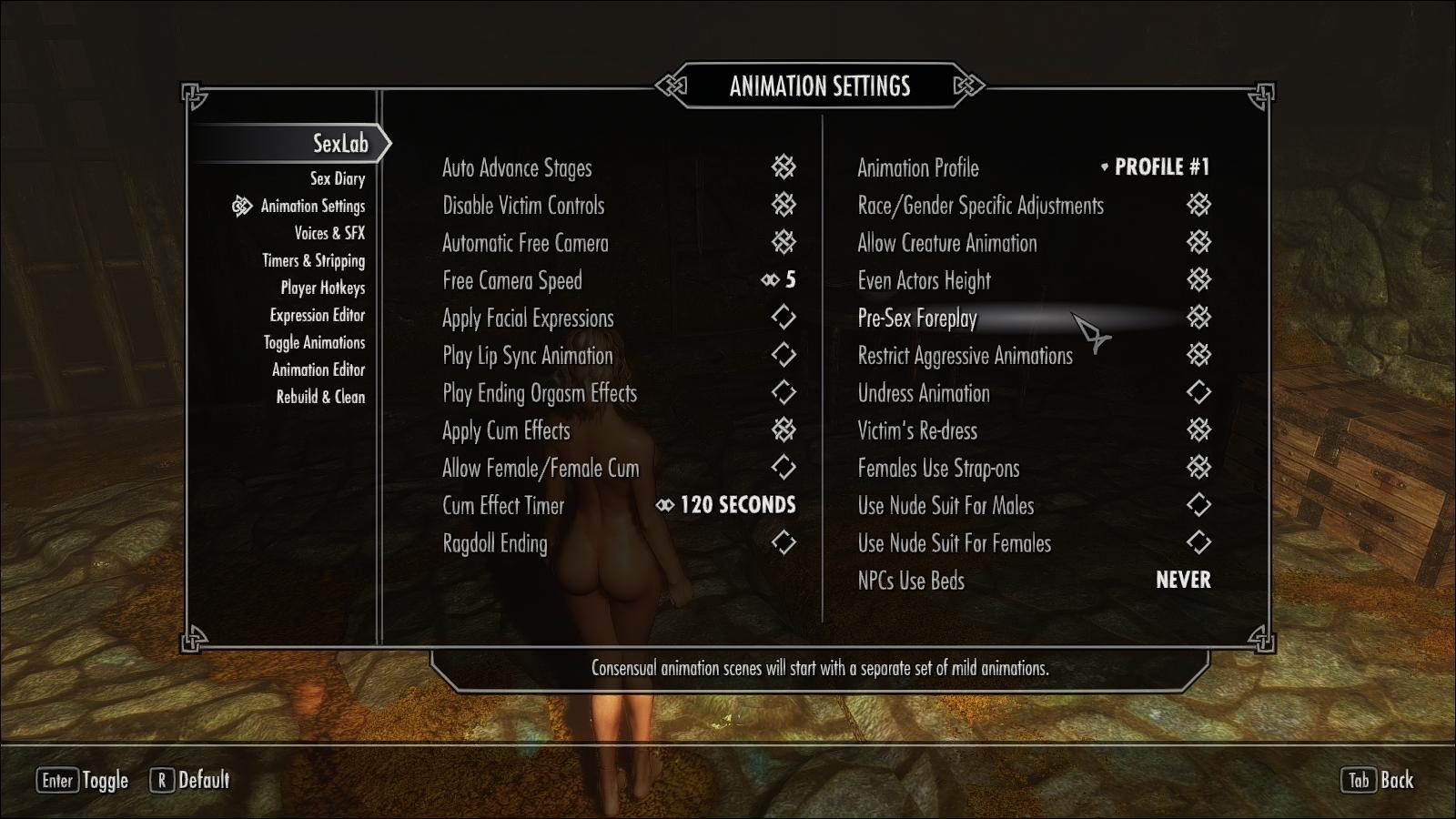Change the NPCs Use Beds setting

click(1182, 581)
